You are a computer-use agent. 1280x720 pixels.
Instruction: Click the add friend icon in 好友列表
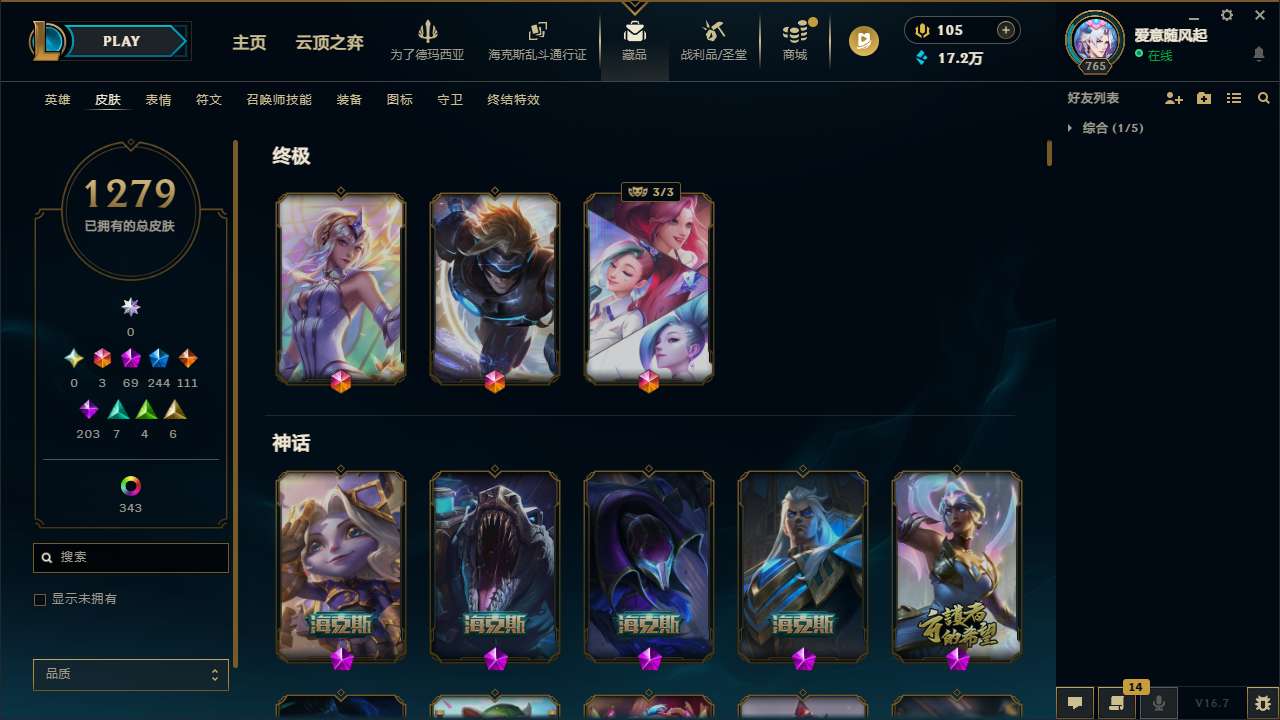click(1172, 97)
